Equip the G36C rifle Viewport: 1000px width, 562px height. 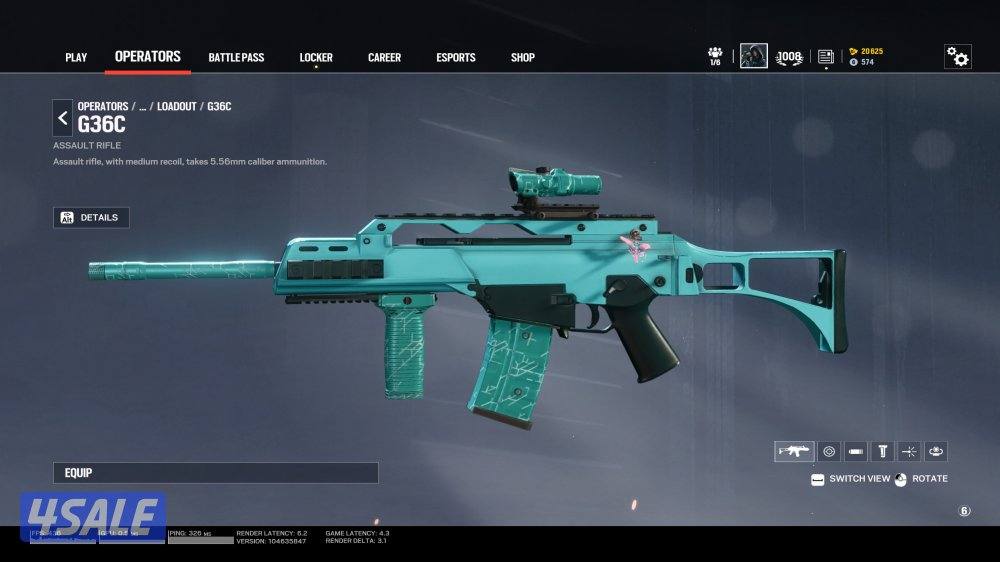tap(216, 472)
